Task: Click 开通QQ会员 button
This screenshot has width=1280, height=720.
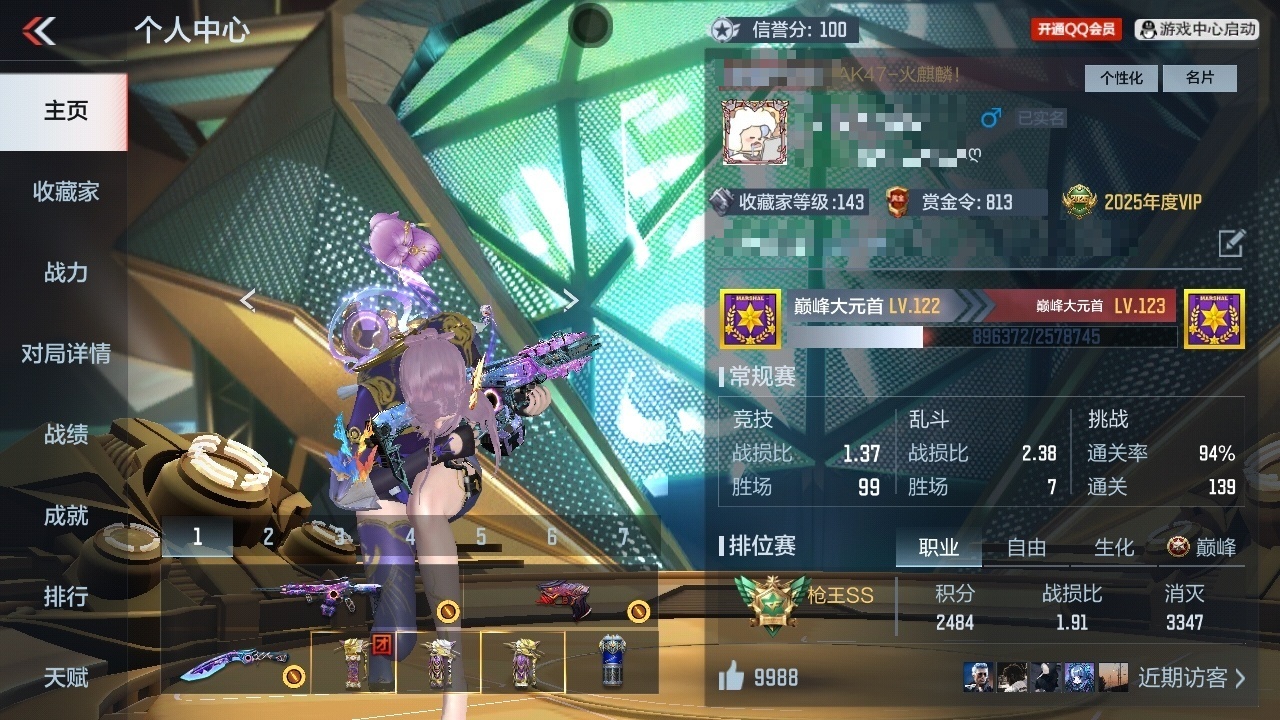Action: tap(1076, 30)
